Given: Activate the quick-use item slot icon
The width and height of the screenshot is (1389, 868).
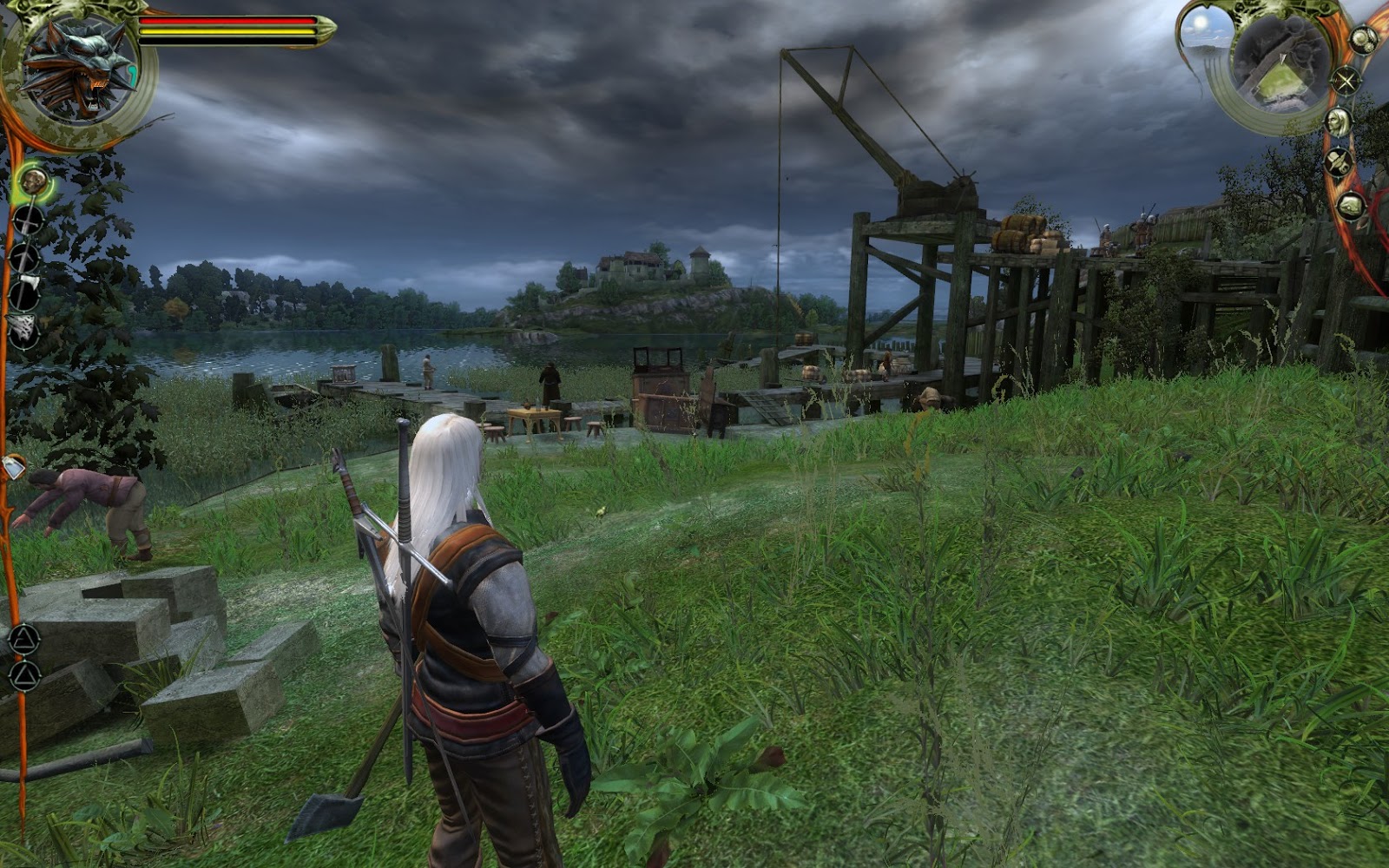Looking at the screenshot, I should 16,466.
